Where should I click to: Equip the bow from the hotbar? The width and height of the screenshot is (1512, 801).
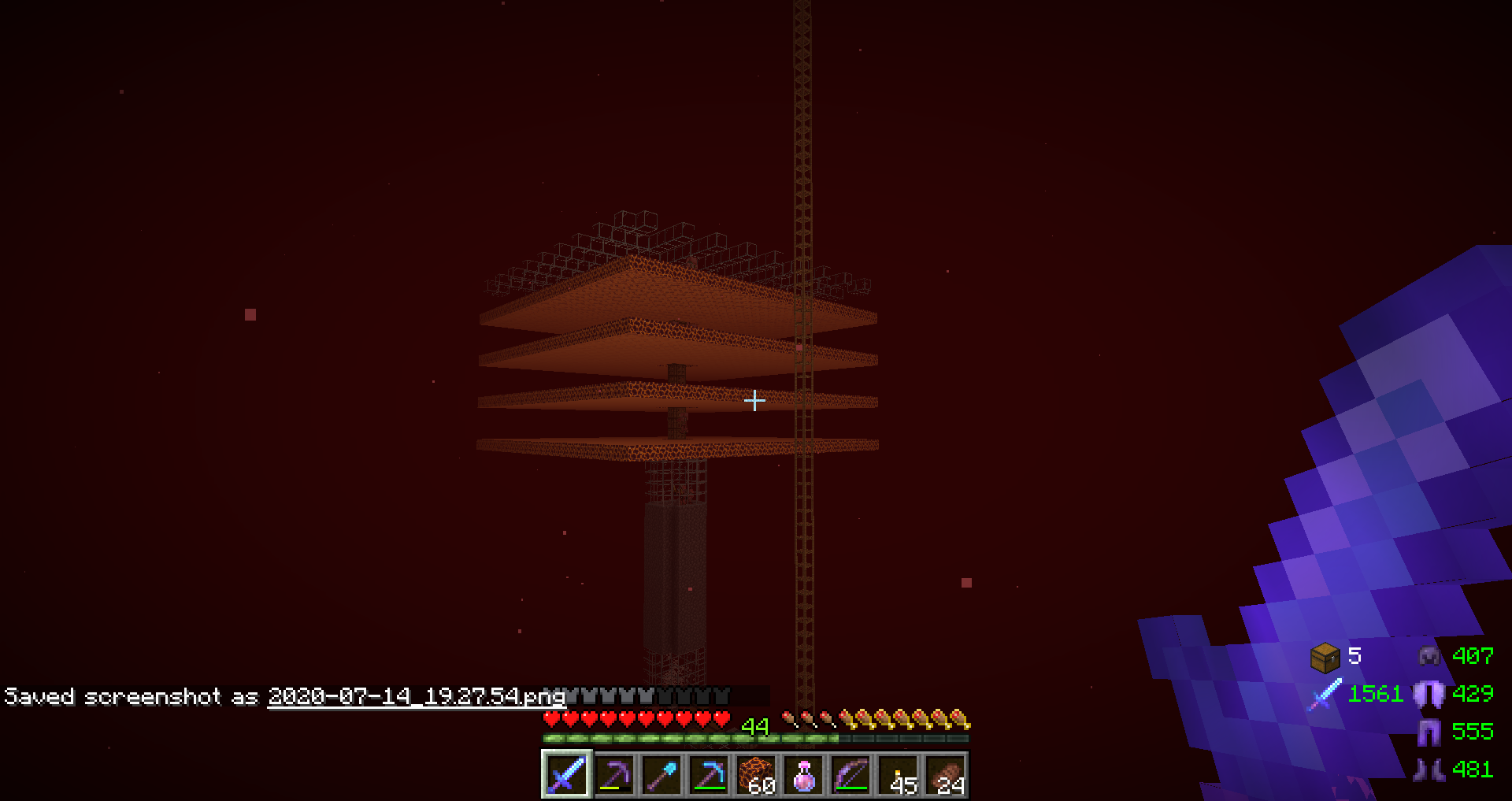tap(850, 775)
